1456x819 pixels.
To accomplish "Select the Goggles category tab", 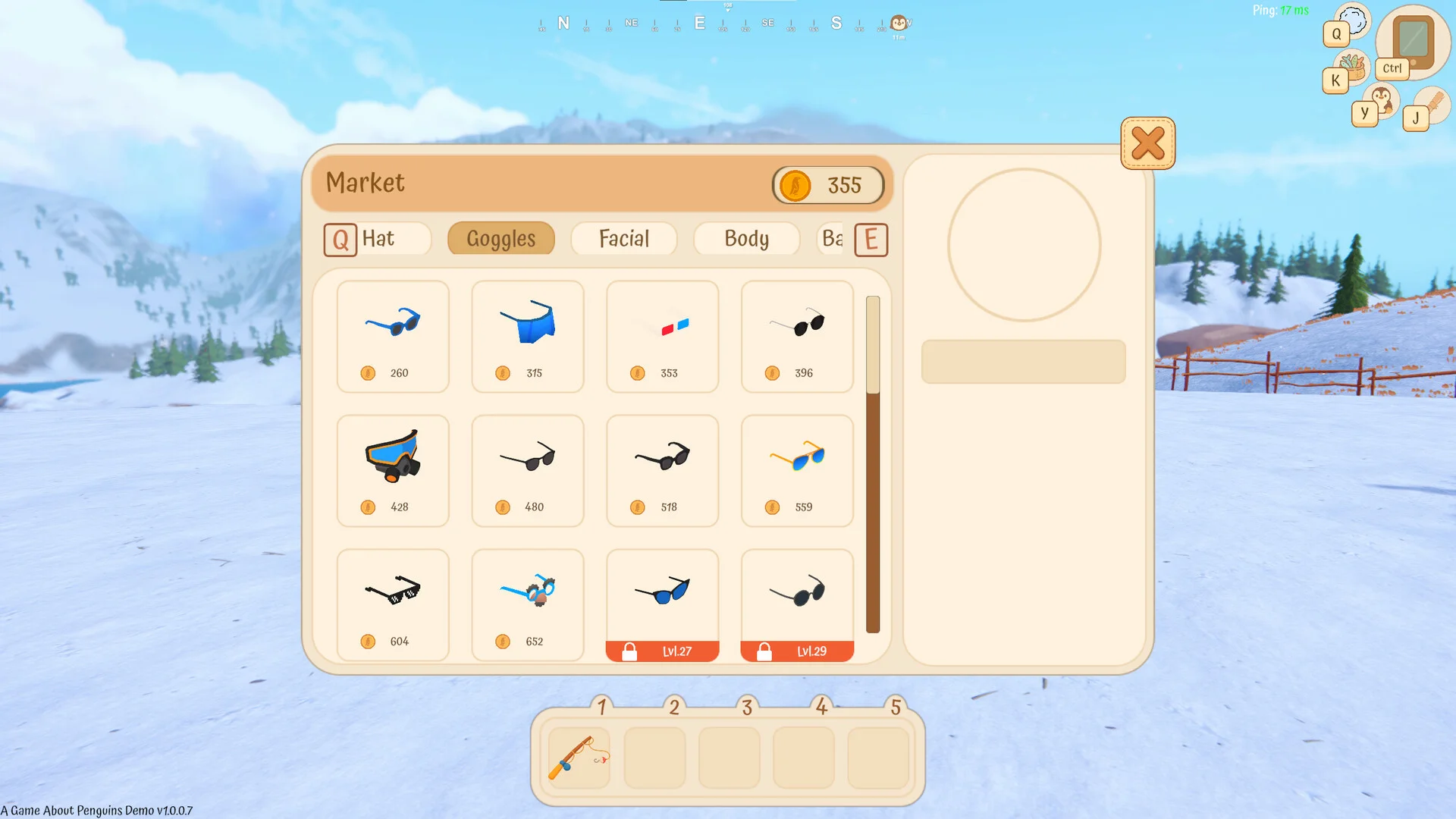I will tap(500, 239).
